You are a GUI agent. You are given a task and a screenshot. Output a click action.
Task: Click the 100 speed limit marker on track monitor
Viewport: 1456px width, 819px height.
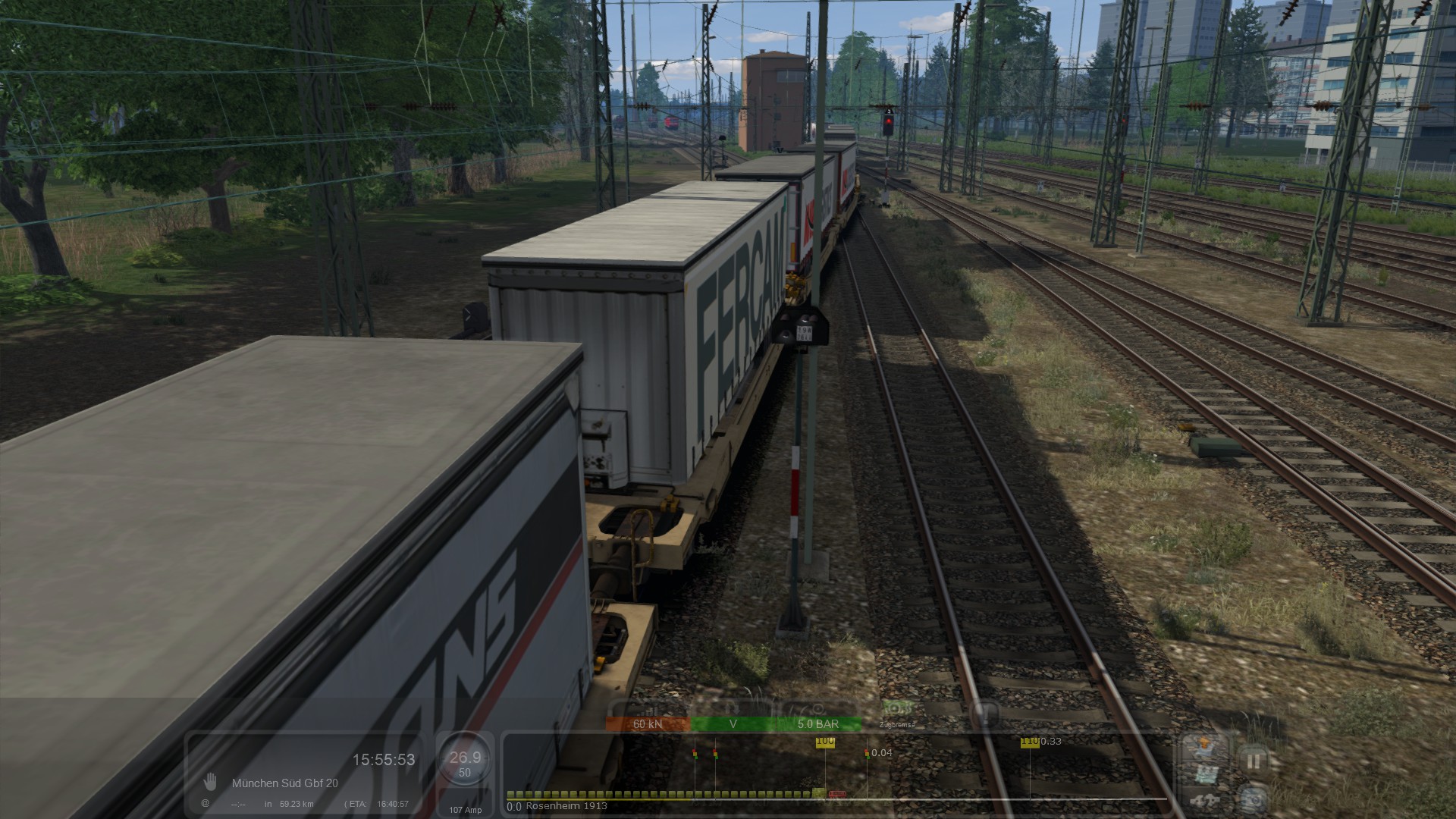825,742
